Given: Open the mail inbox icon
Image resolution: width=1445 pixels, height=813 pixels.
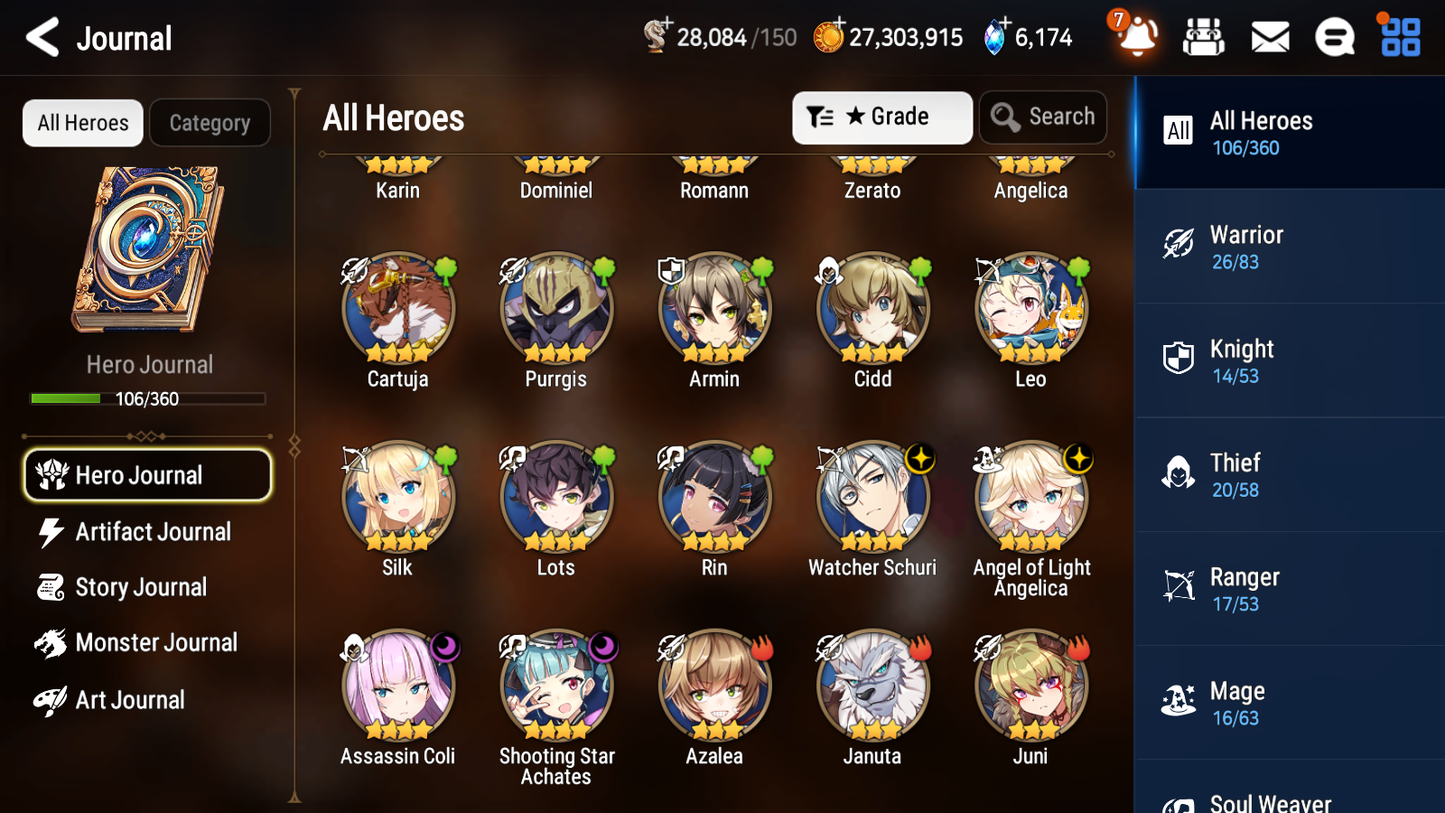Looking at the screenshot, I should (x=1269, y=36).
